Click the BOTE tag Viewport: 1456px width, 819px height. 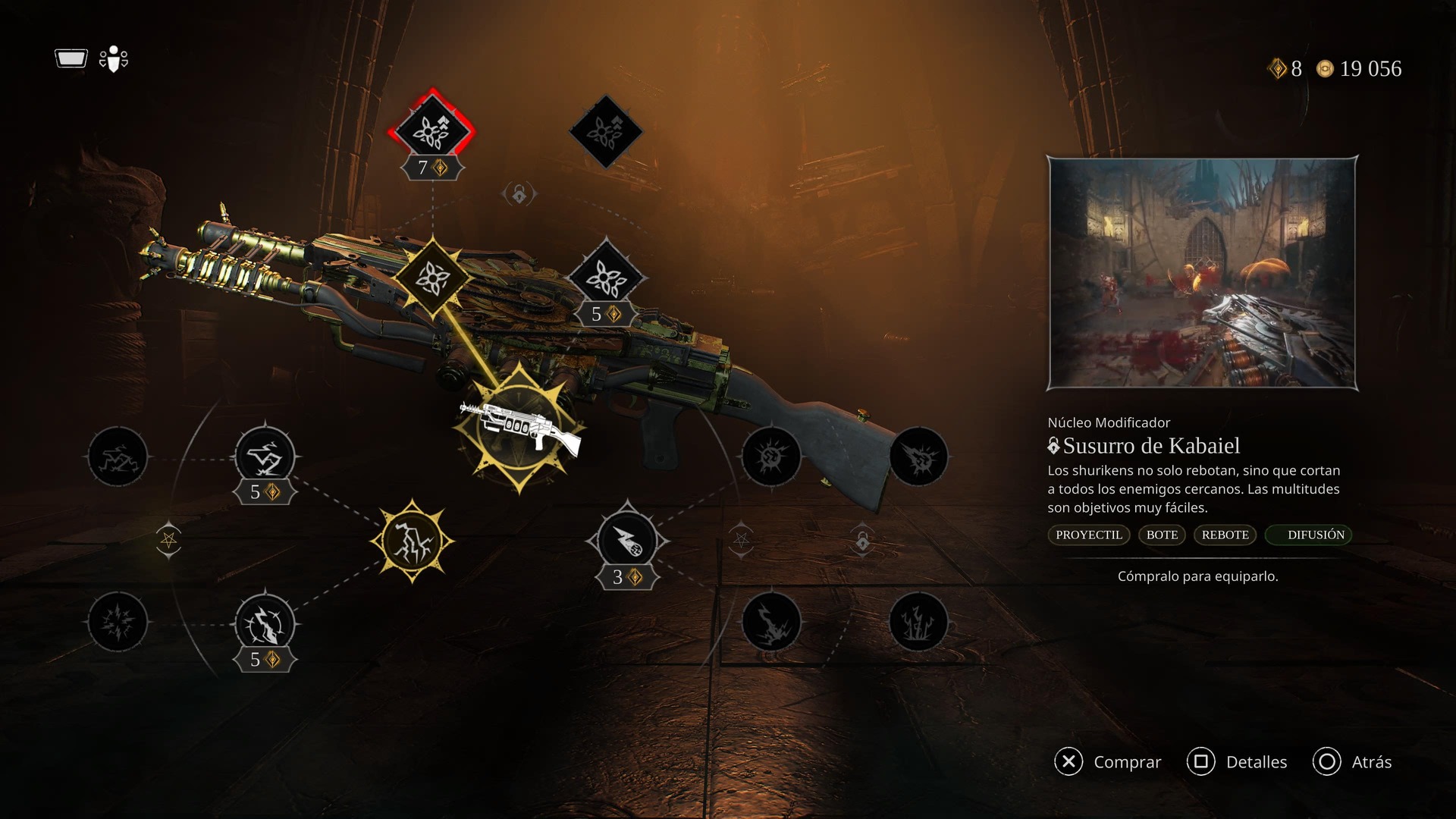pos(1162,535)
